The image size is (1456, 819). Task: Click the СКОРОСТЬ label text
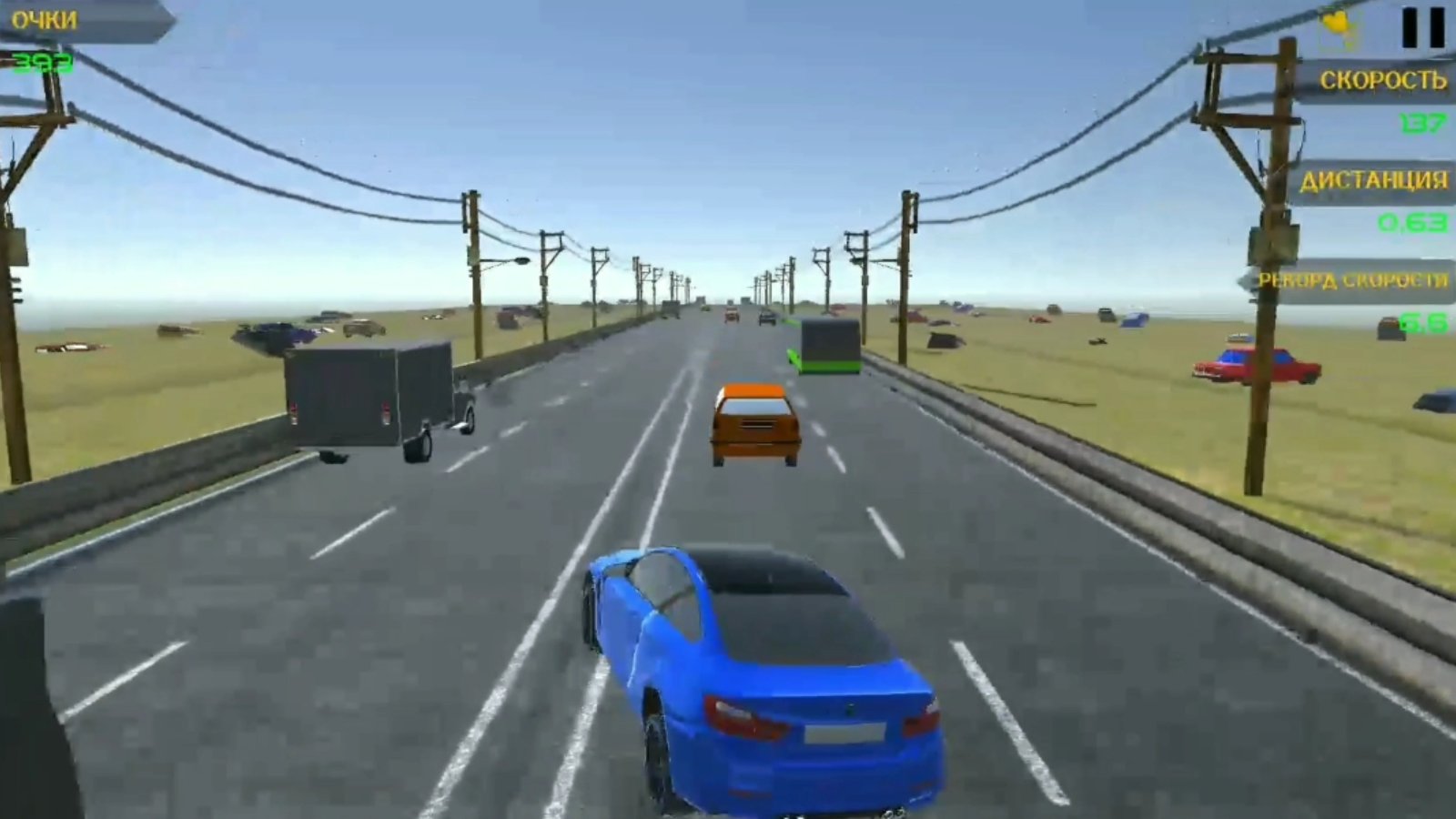(x=1381, y=80)
